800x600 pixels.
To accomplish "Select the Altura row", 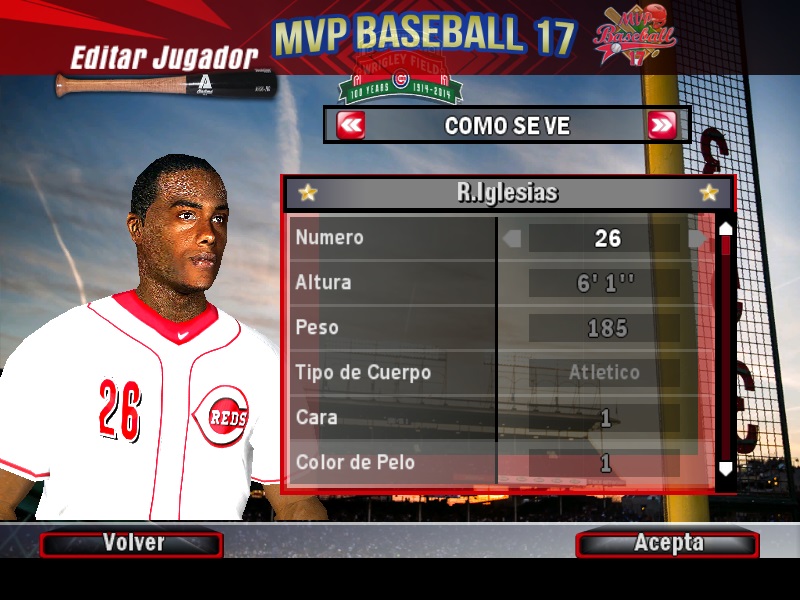I will [x=393, y=283].
